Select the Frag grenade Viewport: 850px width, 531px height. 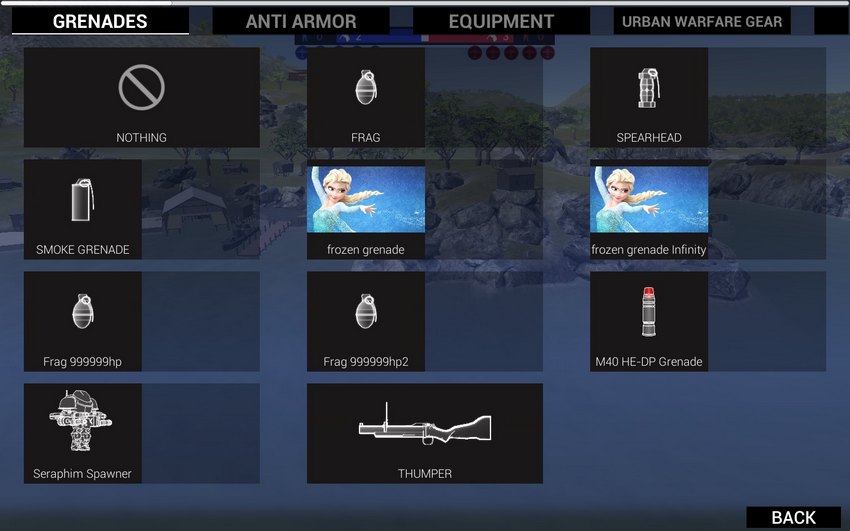point(366,98)
